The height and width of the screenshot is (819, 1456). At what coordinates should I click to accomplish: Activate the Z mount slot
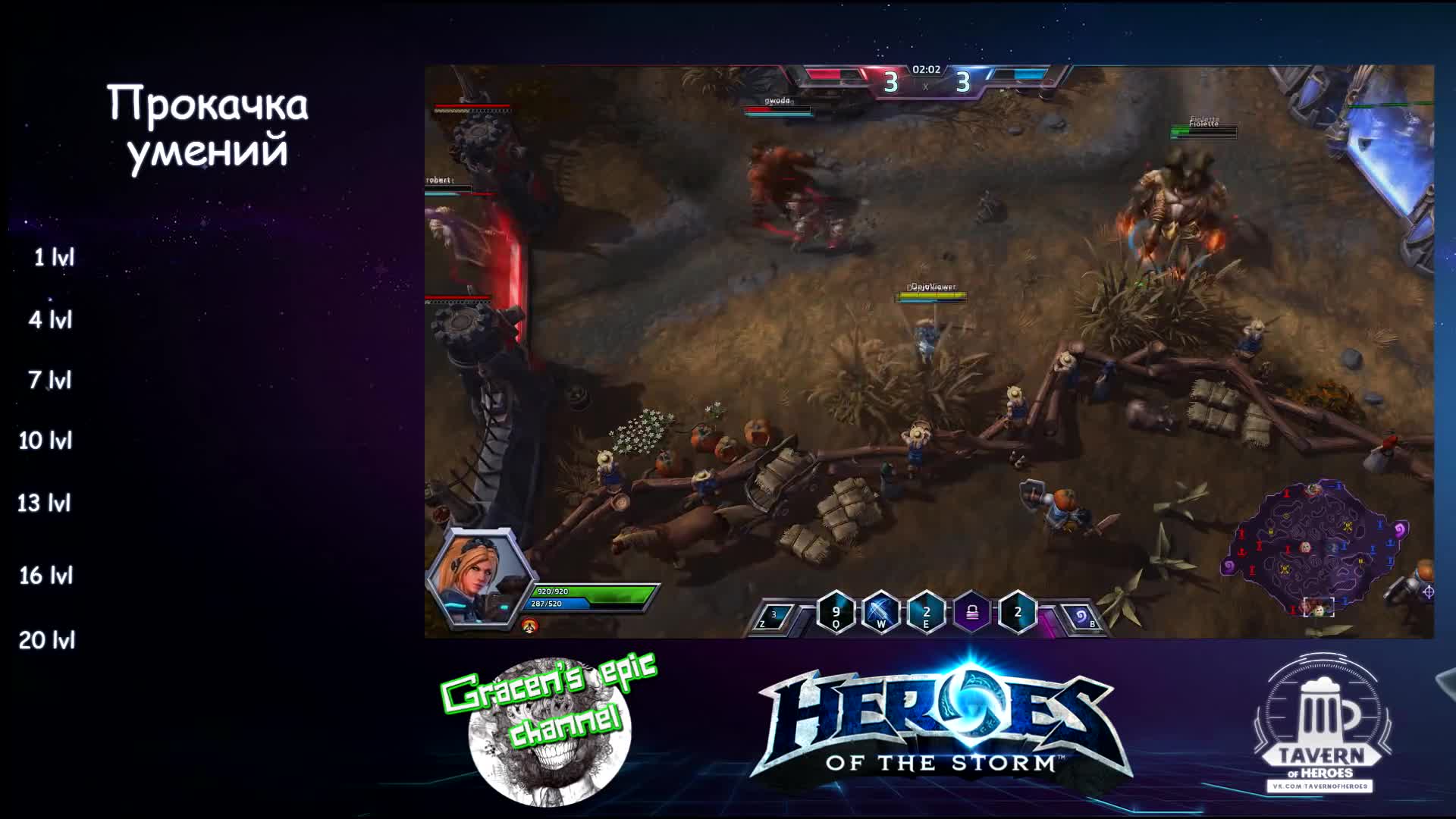(775, 617)
